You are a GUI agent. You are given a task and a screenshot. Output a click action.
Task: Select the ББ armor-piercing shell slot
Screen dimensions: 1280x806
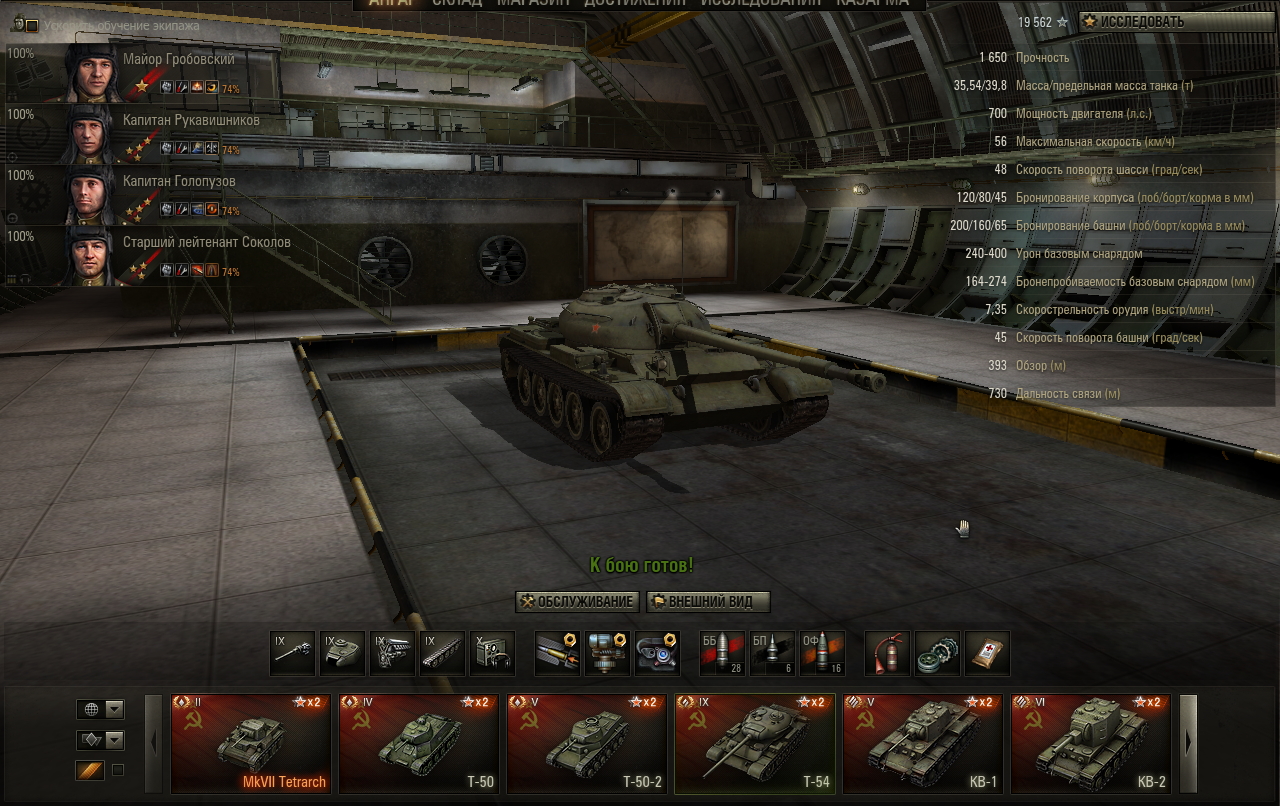(x=721, y=653)
